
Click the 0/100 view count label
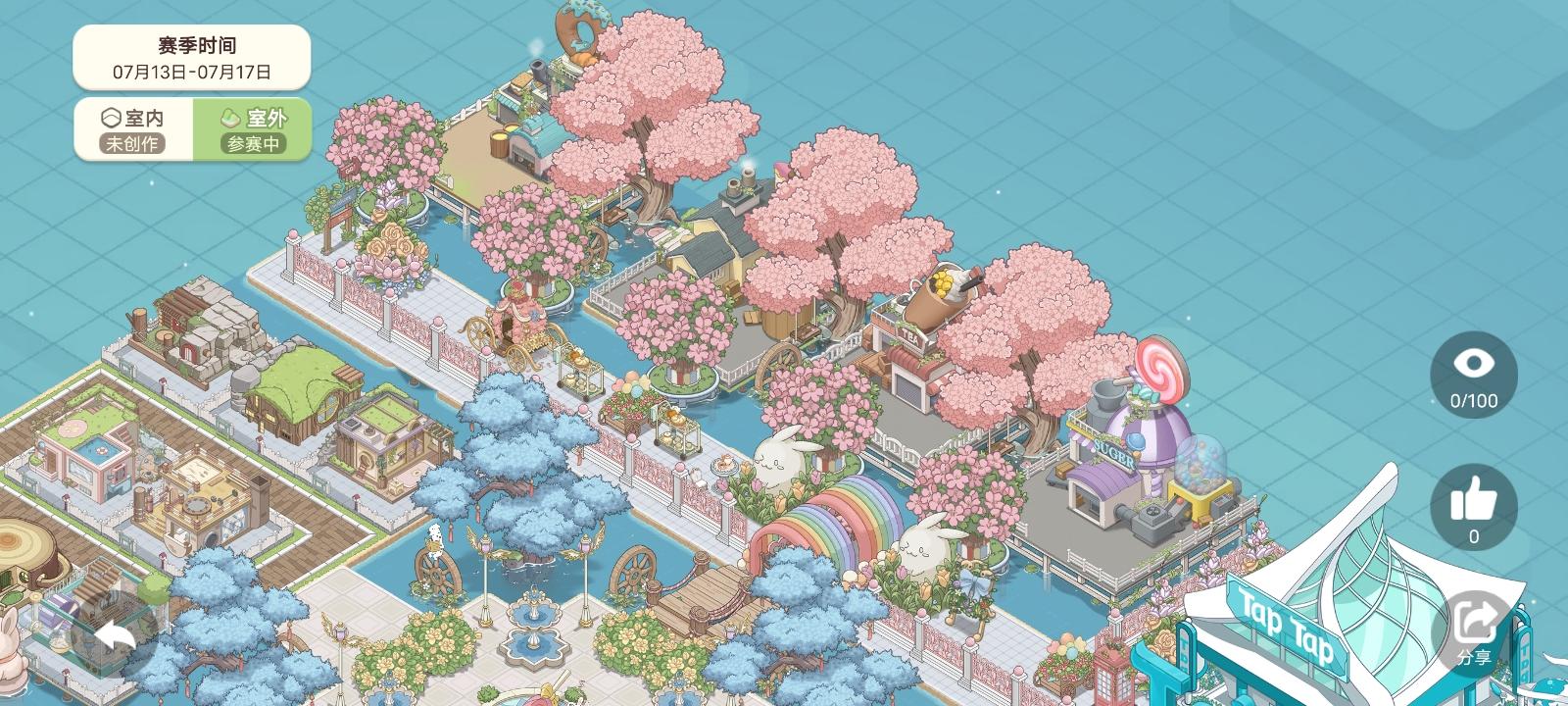[1474, 400]
